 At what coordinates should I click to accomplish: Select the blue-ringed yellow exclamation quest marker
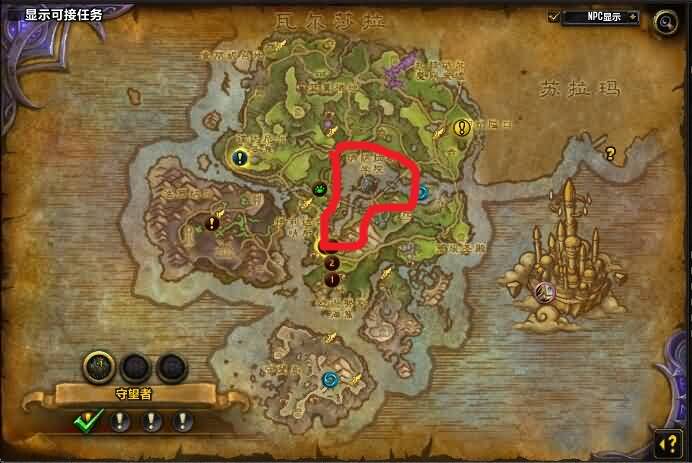coord(240,157)
